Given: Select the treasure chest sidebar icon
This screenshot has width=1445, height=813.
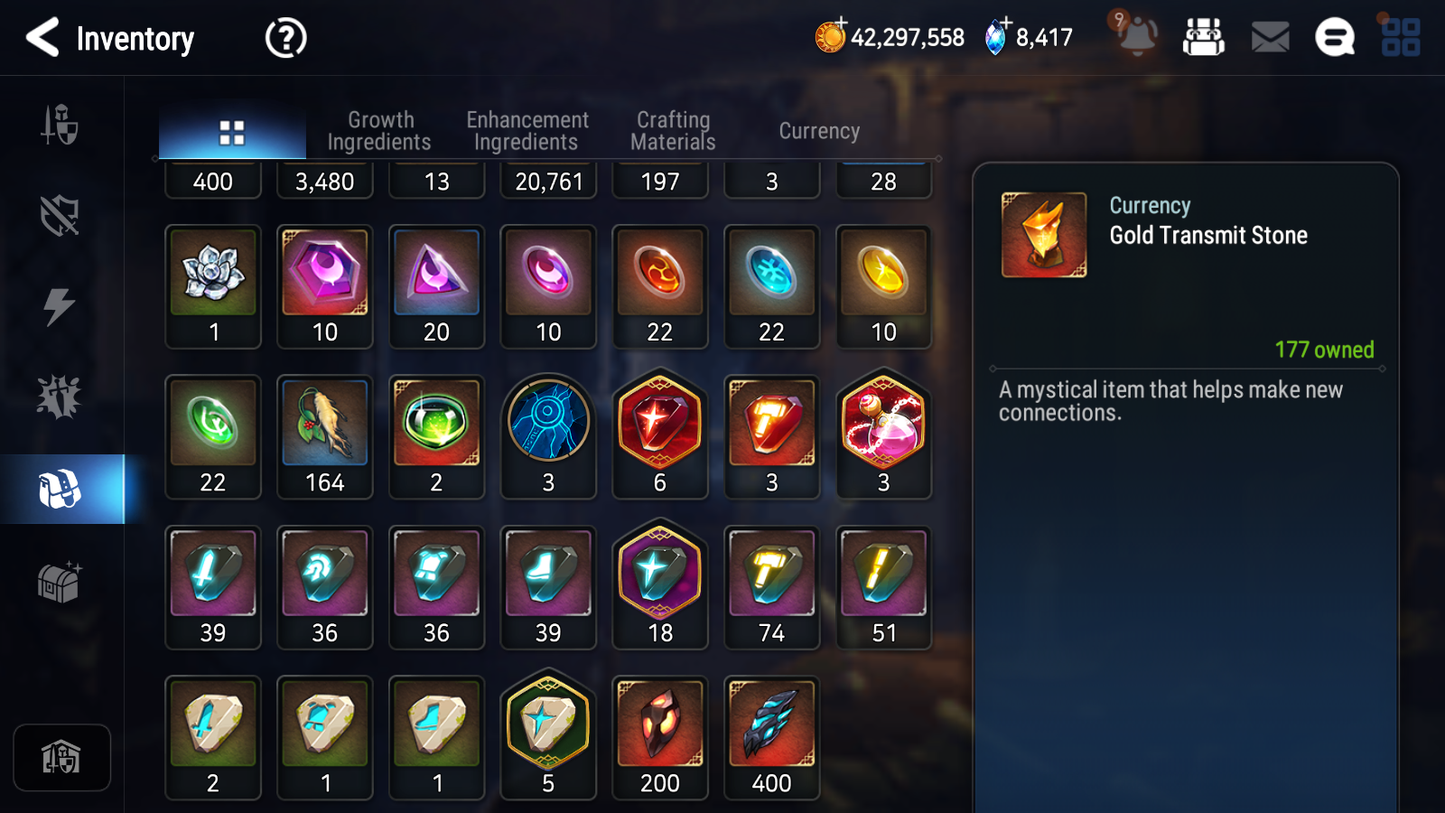Looking at the screenshot, I should [62, 583].
